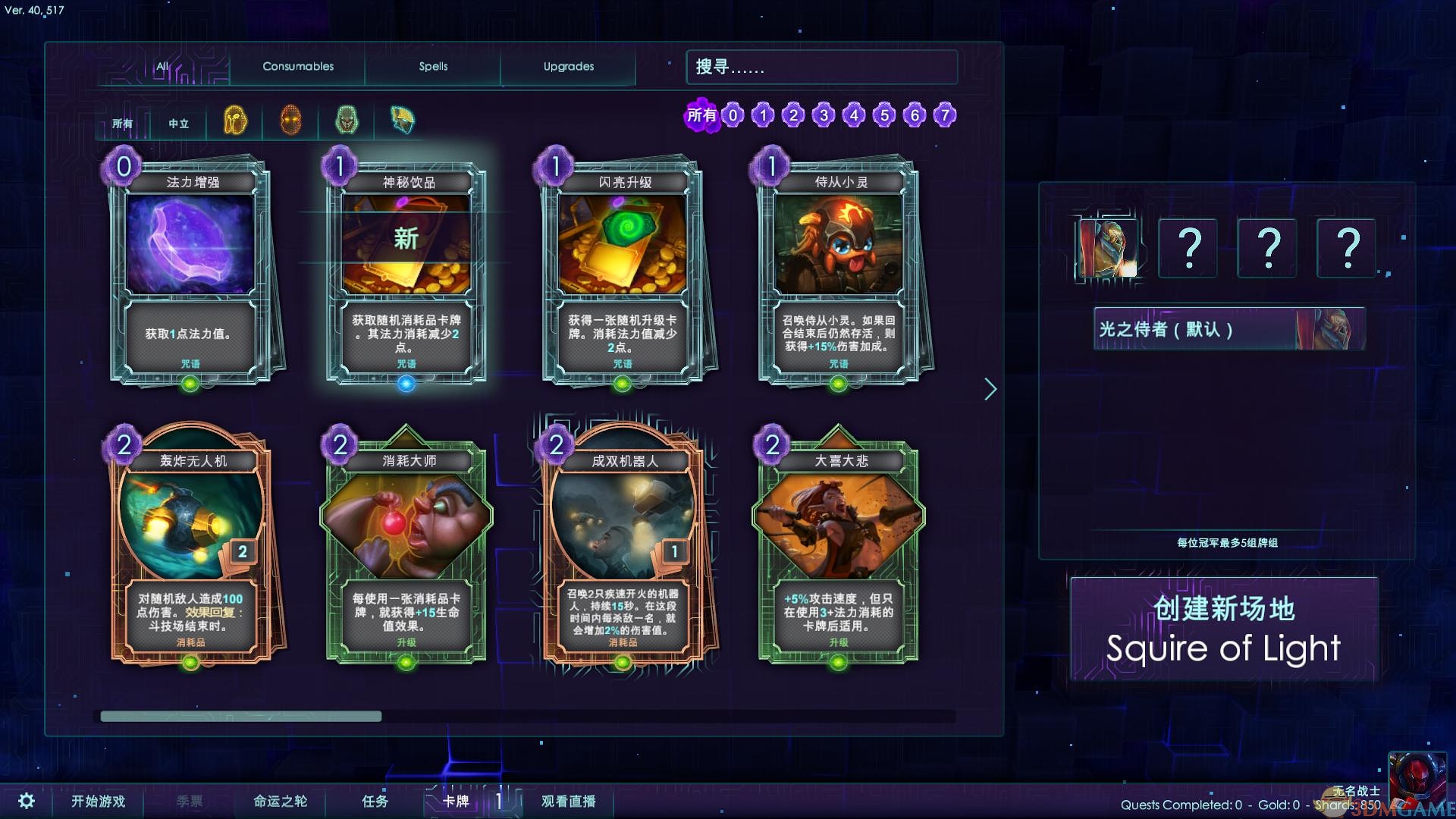Open settings with the gear icon

pyautogui.click(x=27, y=801)
